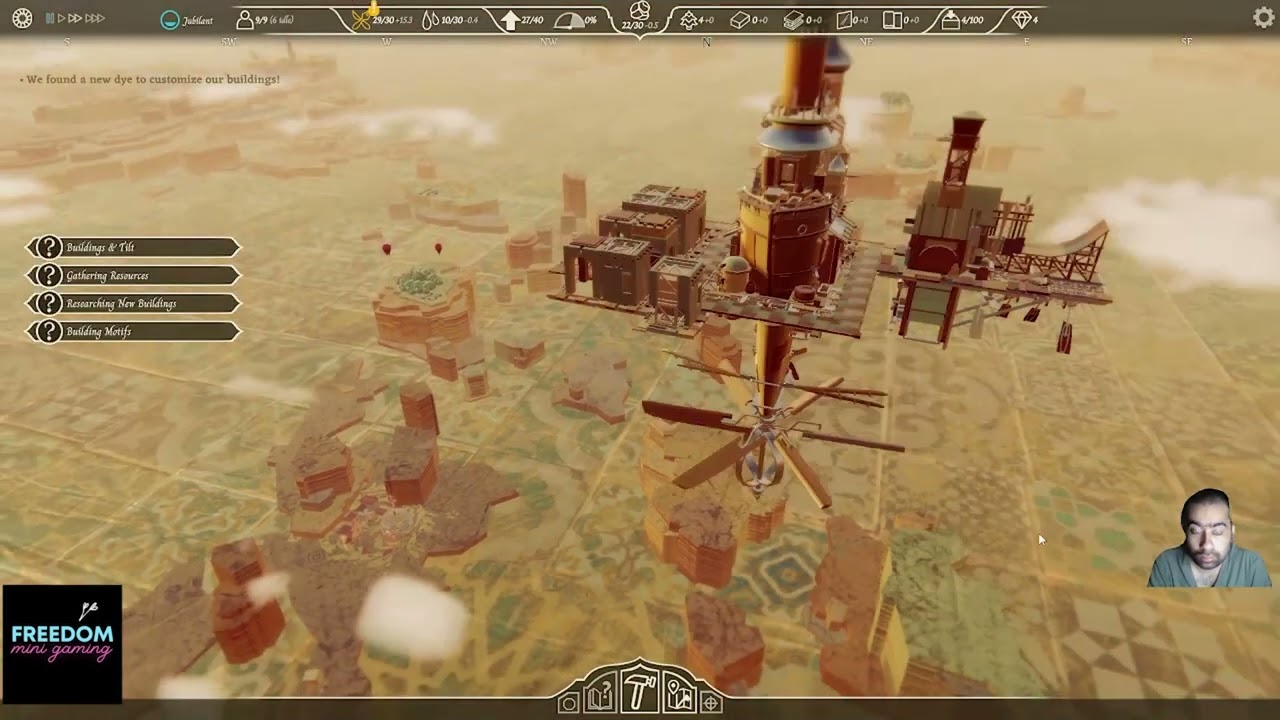The height and width of the screenshot is (720, 1280).
Task: Show the Researching New Buildings tutorial
Action: 133,303
